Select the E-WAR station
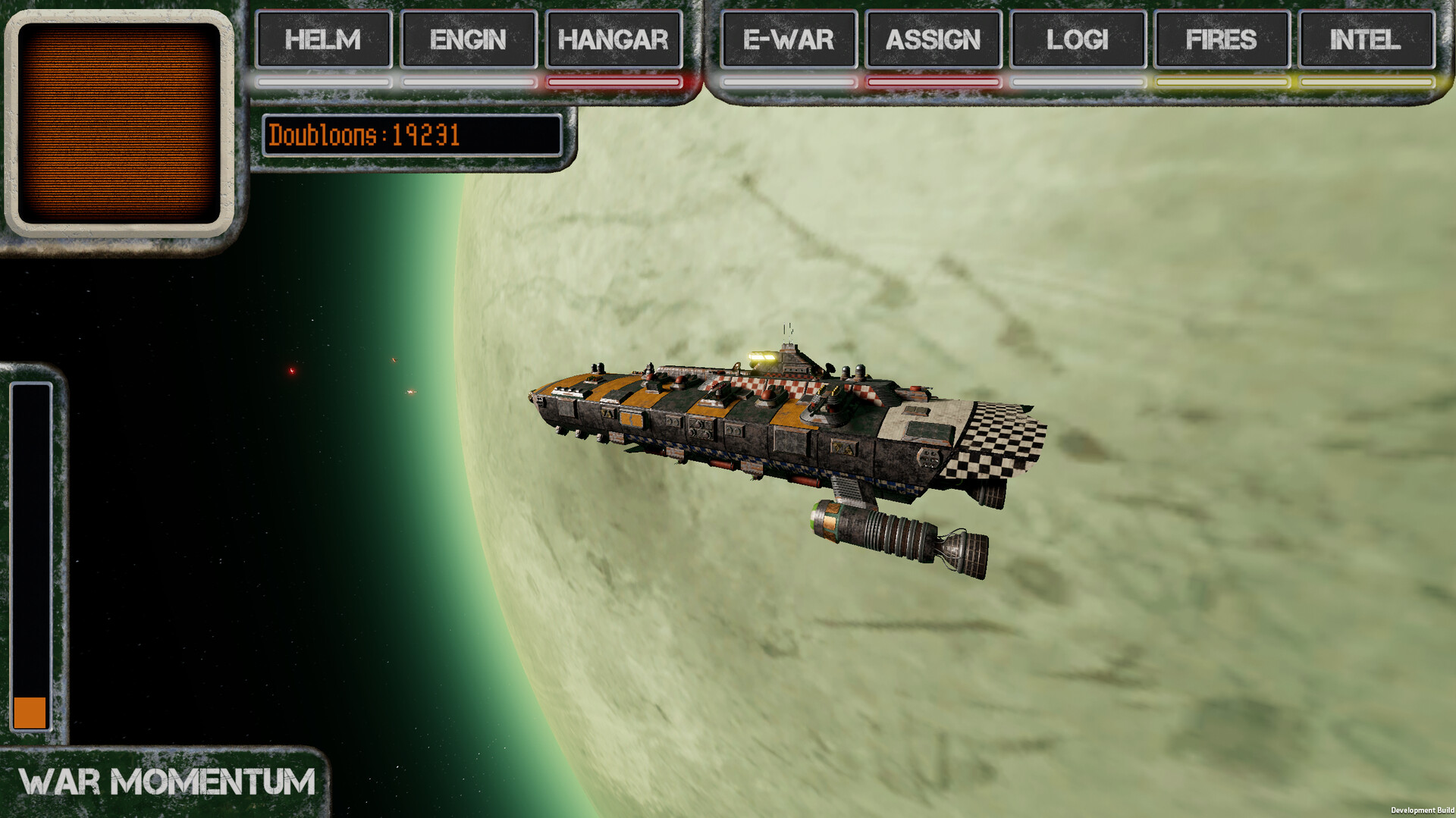 788,40
